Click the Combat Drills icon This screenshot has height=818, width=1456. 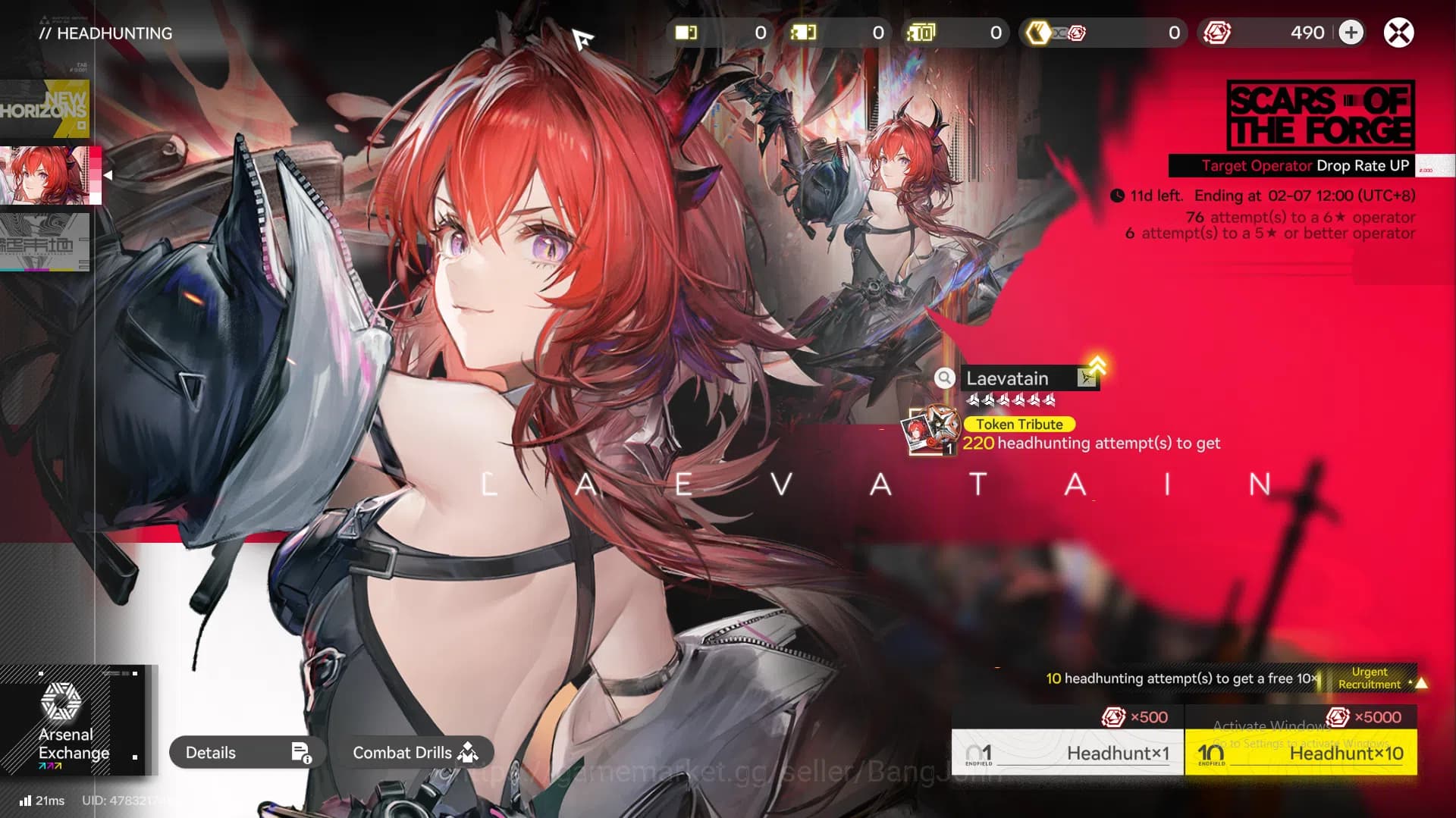[468, 752]
